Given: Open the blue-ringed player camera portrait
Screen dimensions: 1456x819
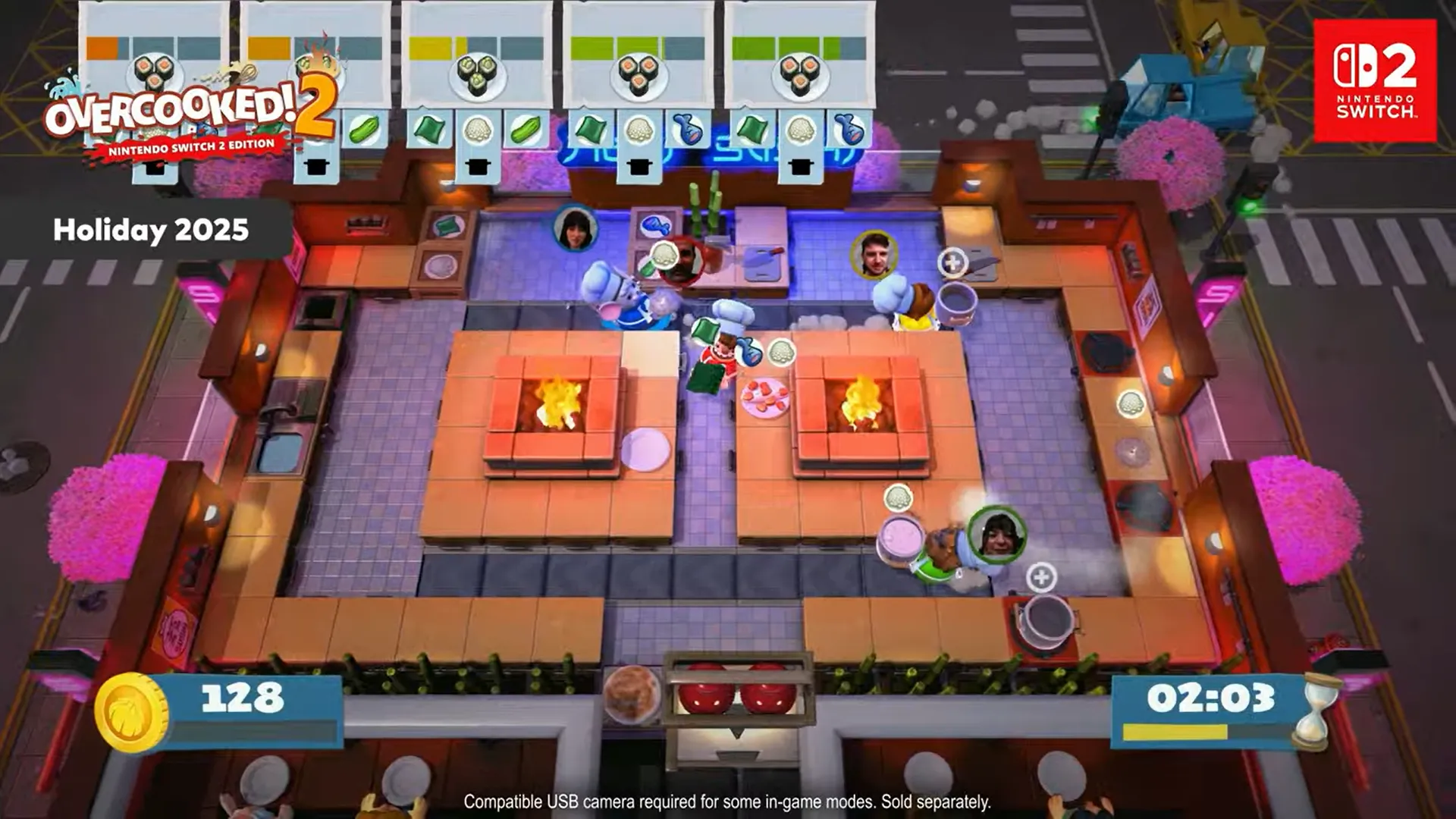Looking at the screenshot, I should pyautogui.click(x=575, y=228).
